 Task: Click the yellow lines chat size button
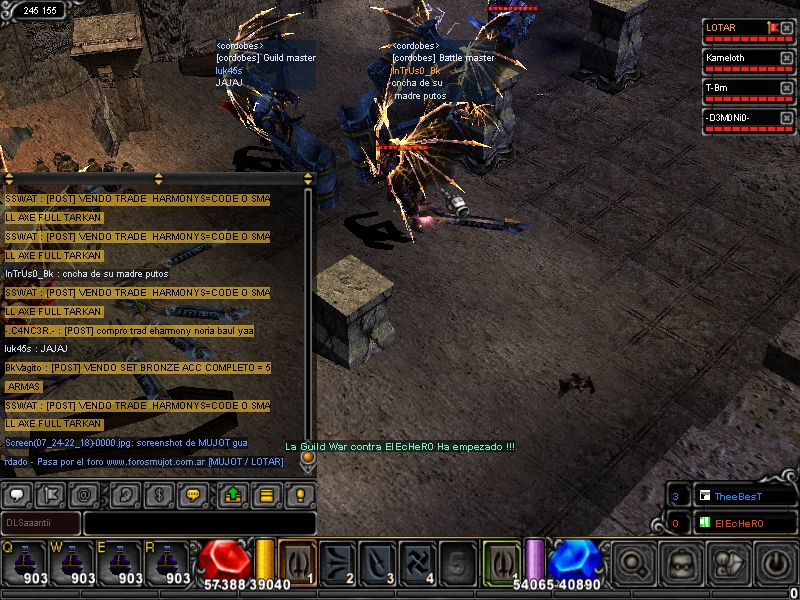266,494
